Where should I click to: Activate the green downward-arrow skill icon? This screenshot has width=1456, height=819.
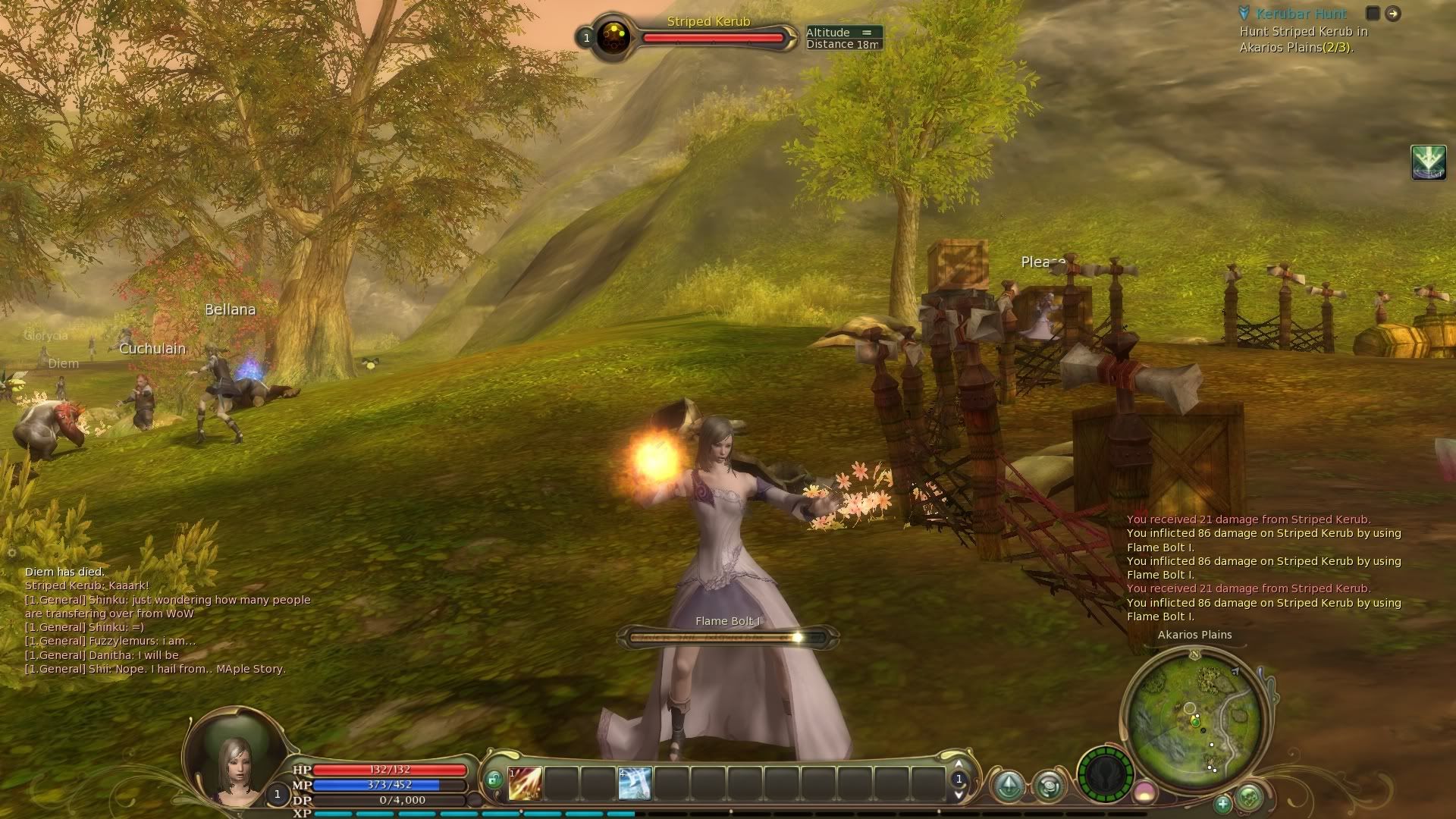point(1429,162)
